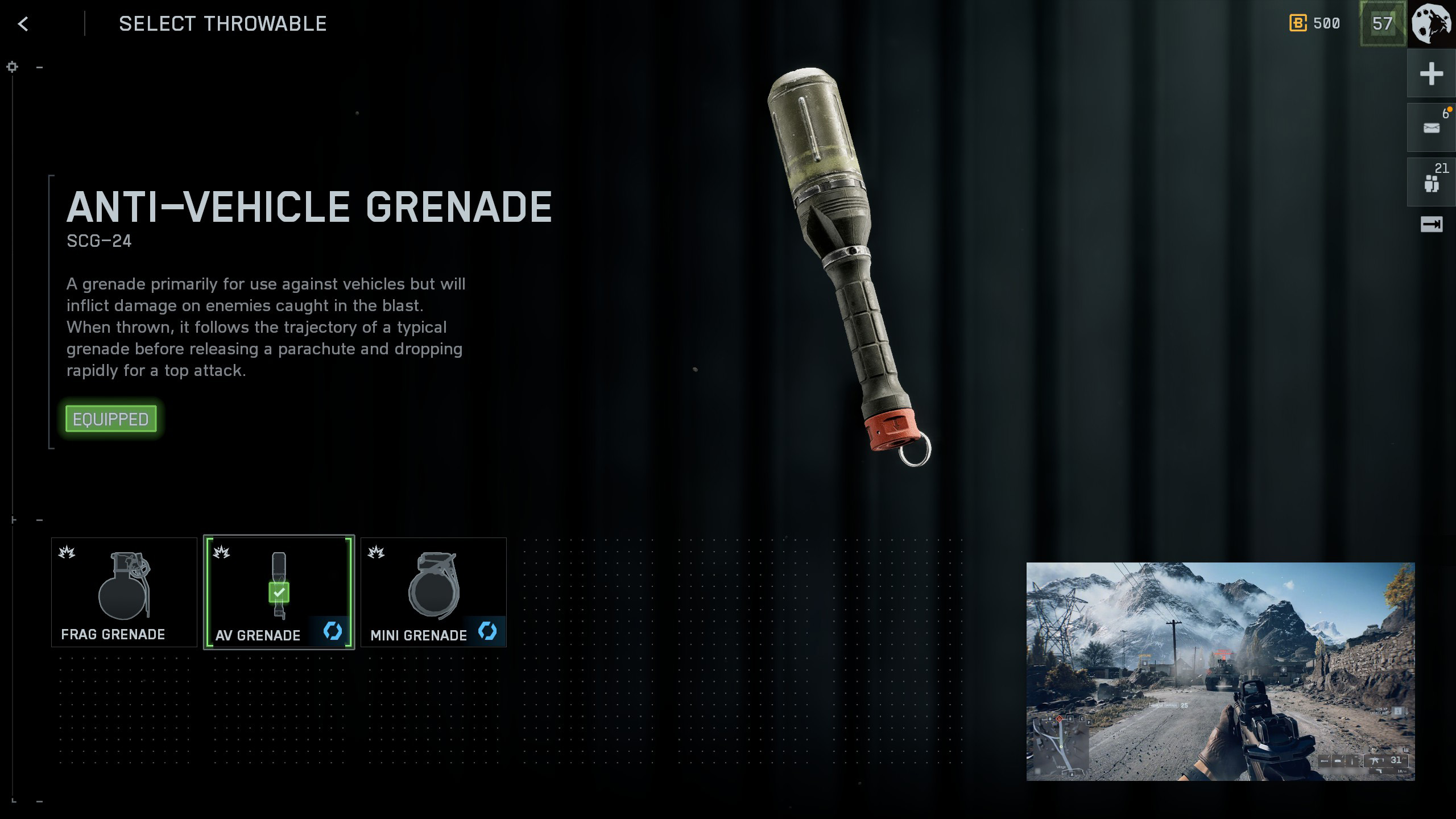Image resolution: width=1456 pixels, height=819 pixels.
Task: Open the 500 coin currency balance
Action: [x=1315, y=24]
